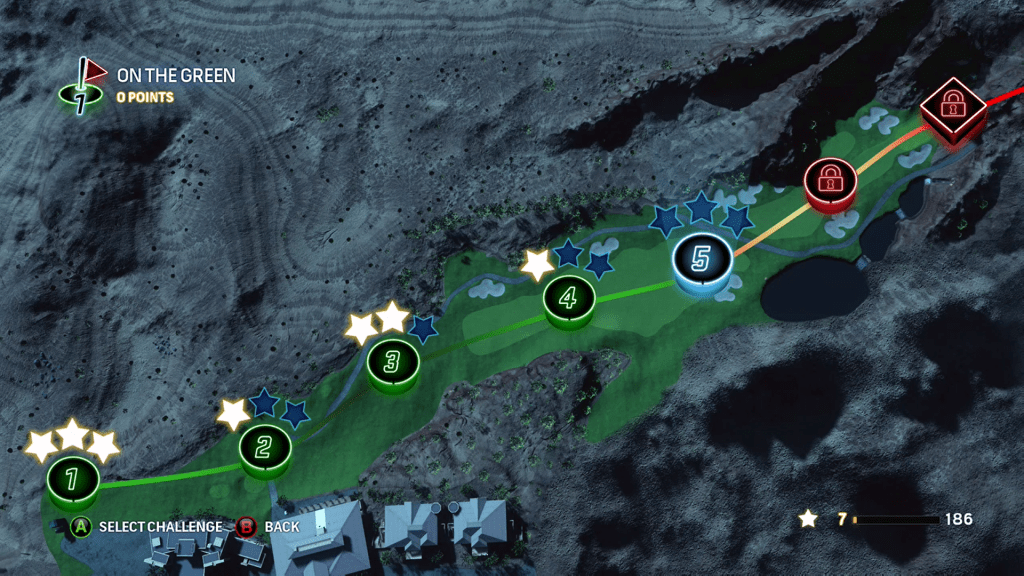1024x576 pixels.
Task: Select the diamond-shaped locked challenge node
Action: pyautogui.click(x=952, y=103)
